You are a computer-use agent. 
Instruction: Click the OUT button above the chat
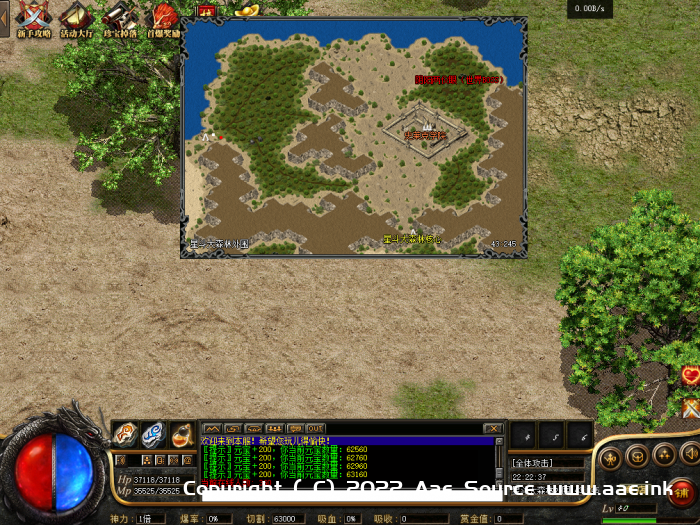tap(315, 428)
